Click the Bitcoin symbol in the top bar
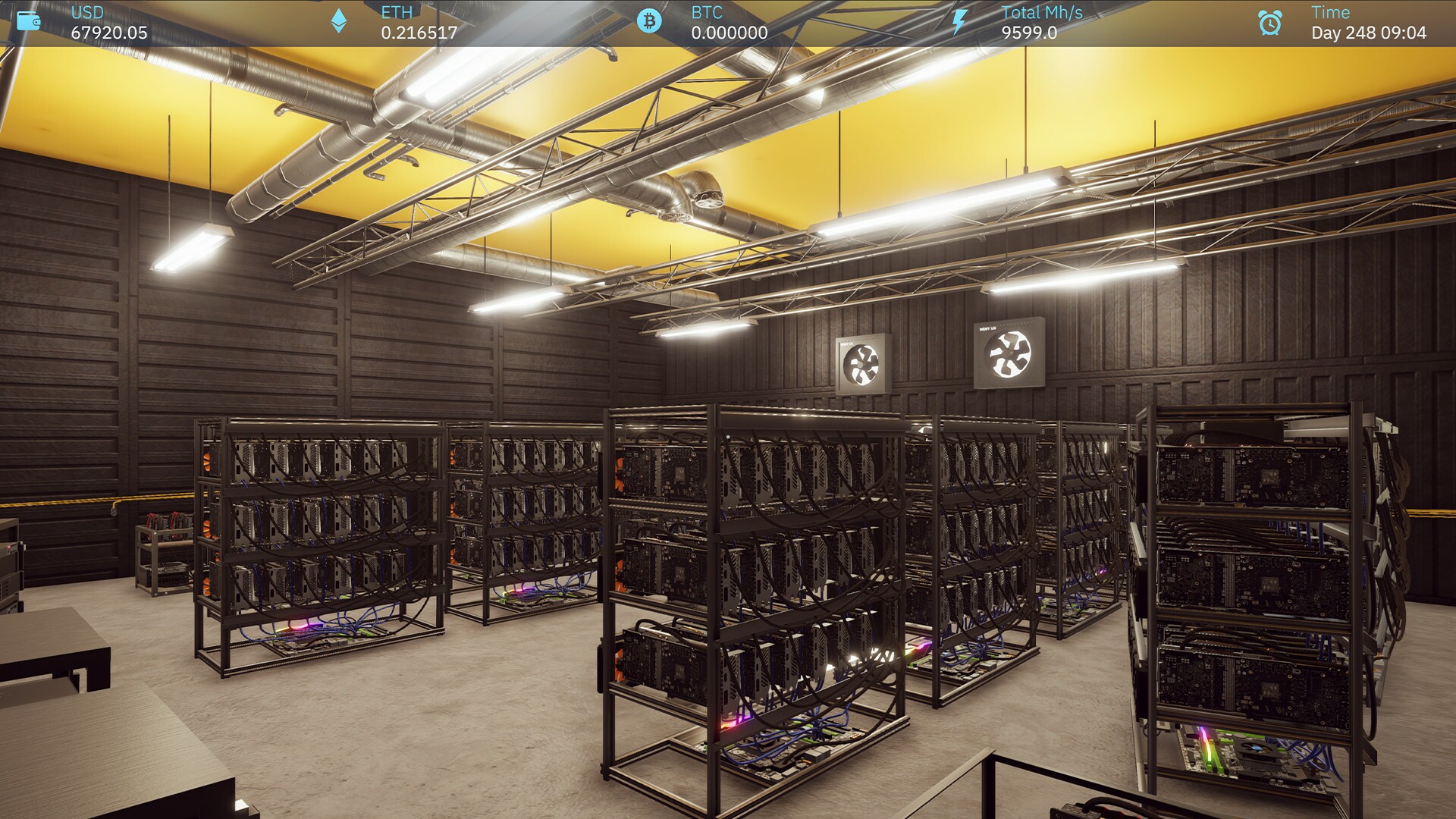 [650, 20]
